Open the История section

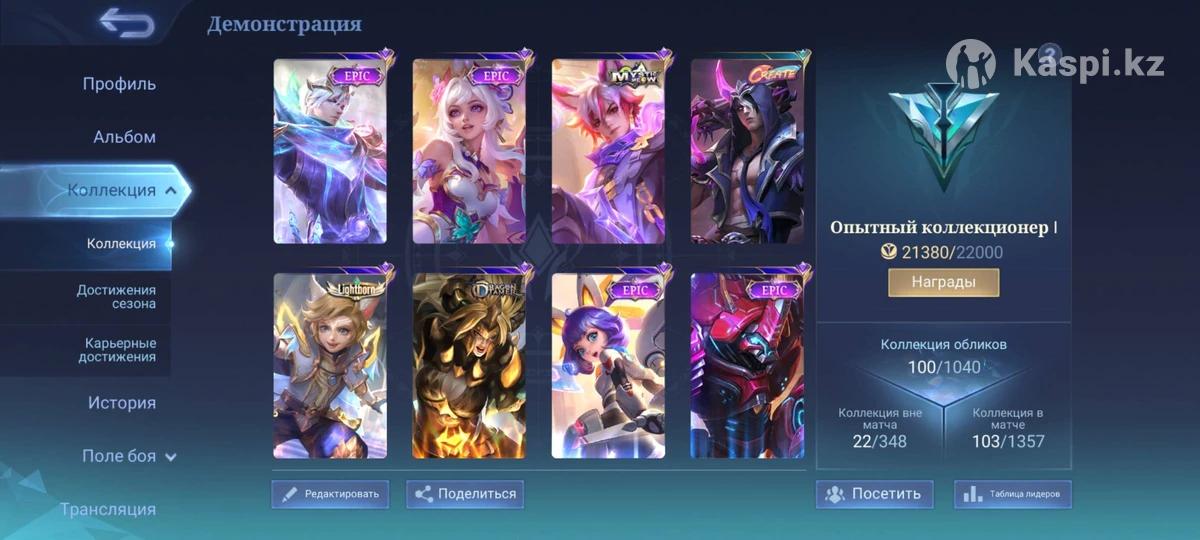[122, 403]
